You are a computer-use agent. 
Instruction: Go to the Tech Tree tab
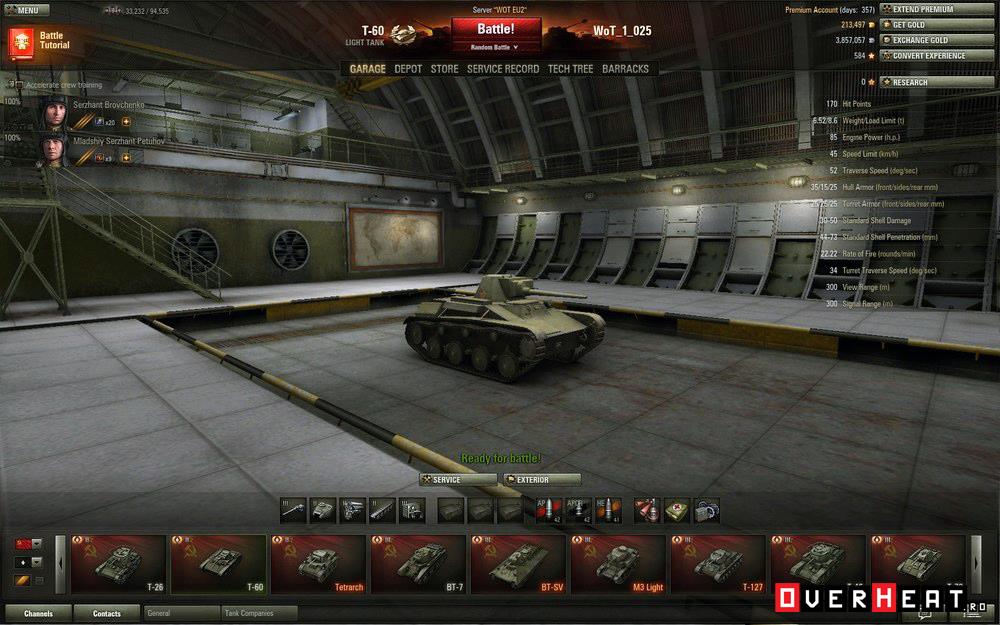pos(570,69)
